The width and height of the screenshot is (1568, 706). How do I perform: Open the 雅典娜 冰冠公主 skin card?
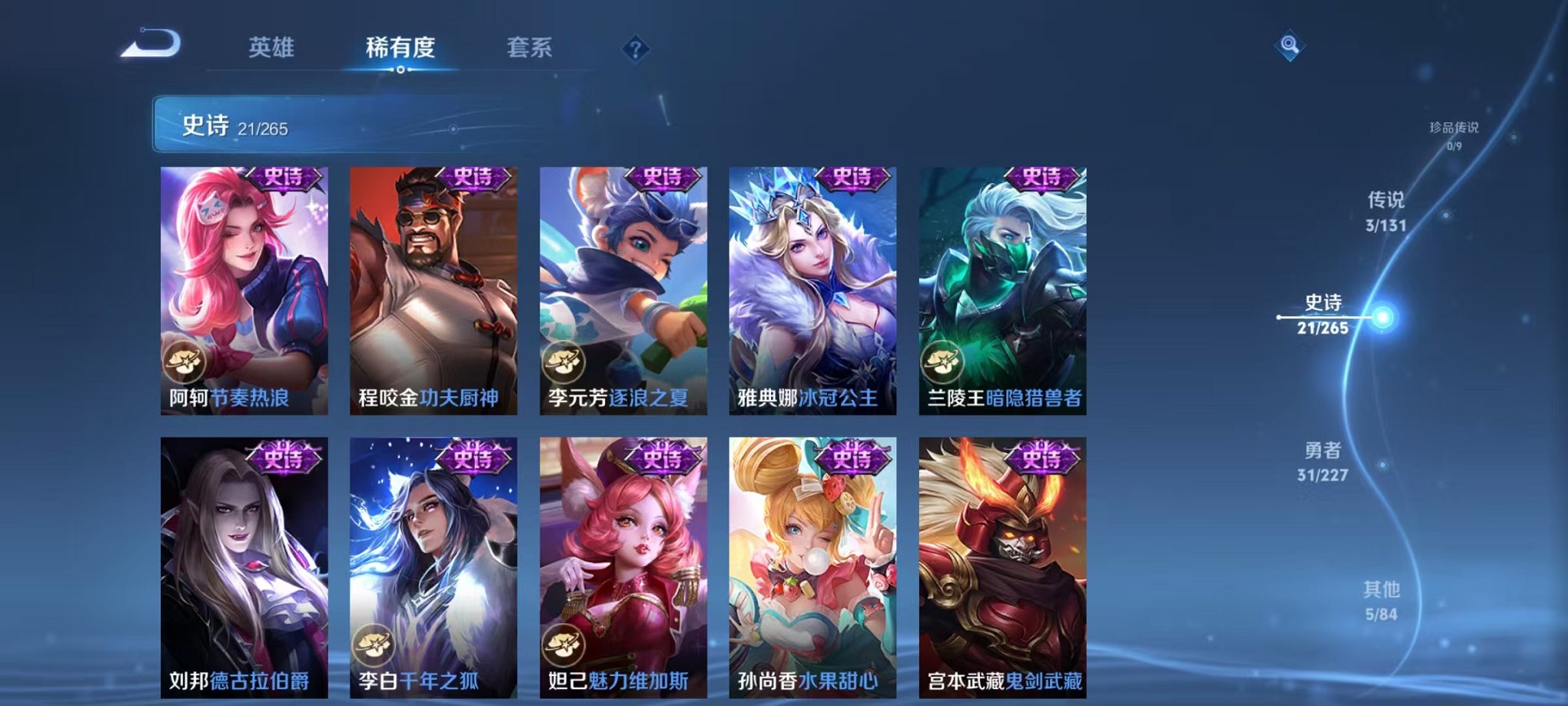point(812,292)
